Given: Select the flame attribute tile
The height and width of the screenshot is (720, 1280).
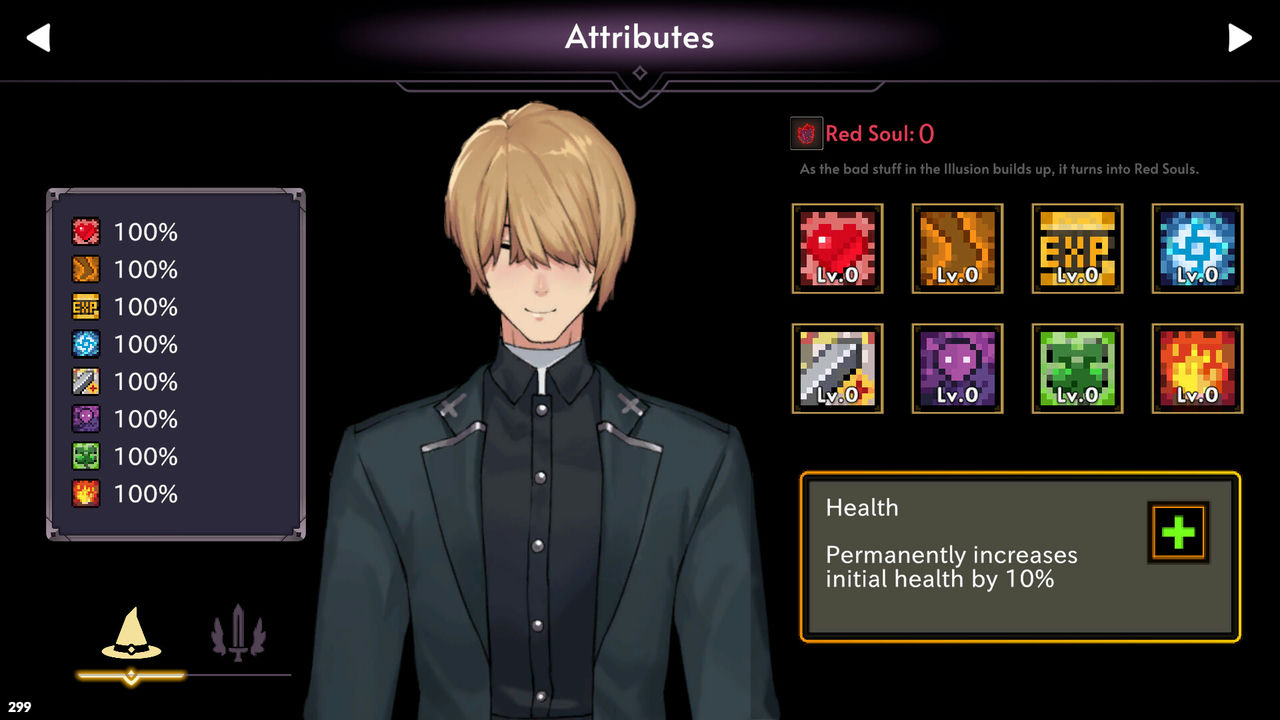Looking at the screenshot, I should (1197, 368).
